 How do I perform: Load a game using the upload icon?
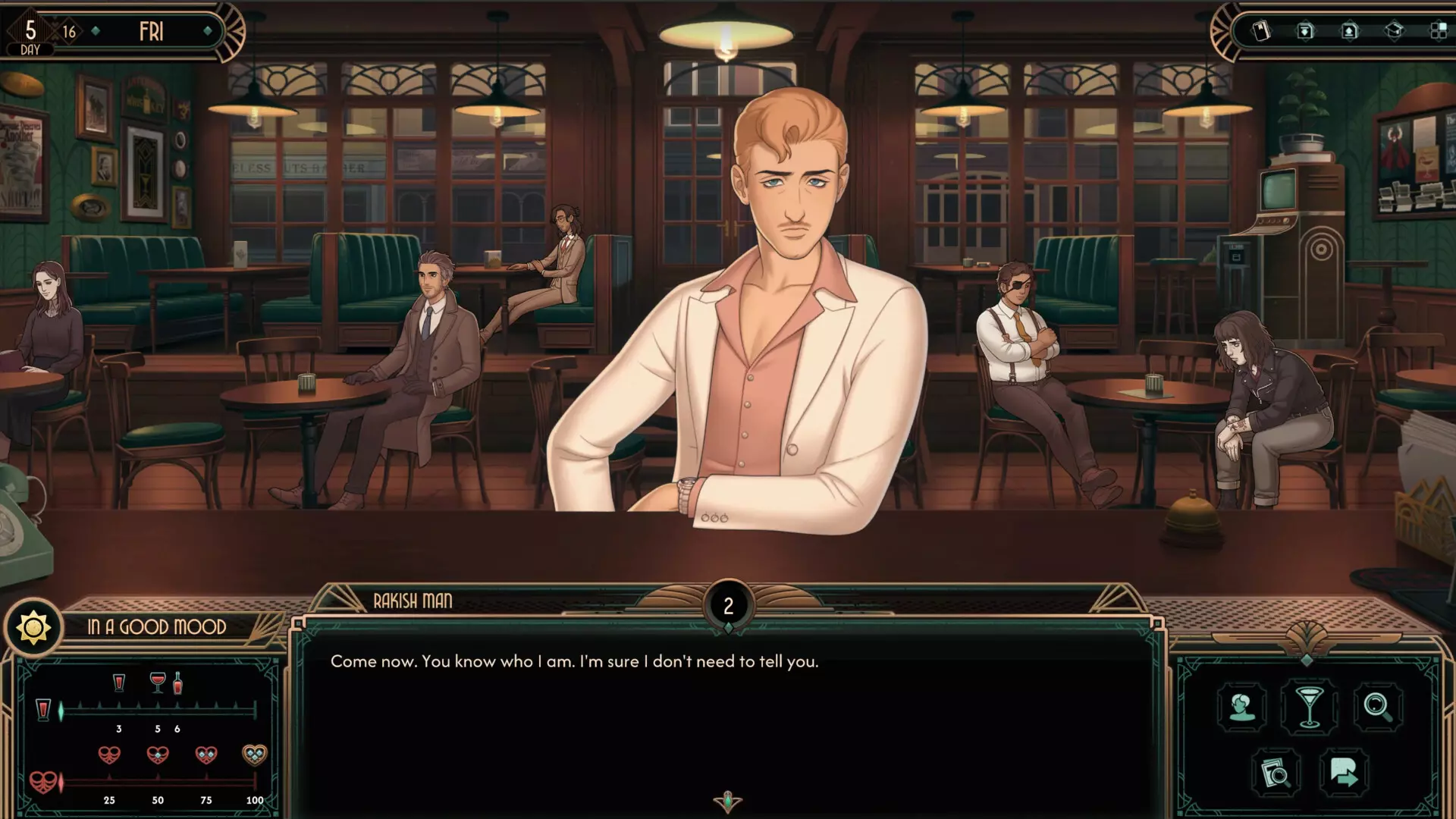1348,31
